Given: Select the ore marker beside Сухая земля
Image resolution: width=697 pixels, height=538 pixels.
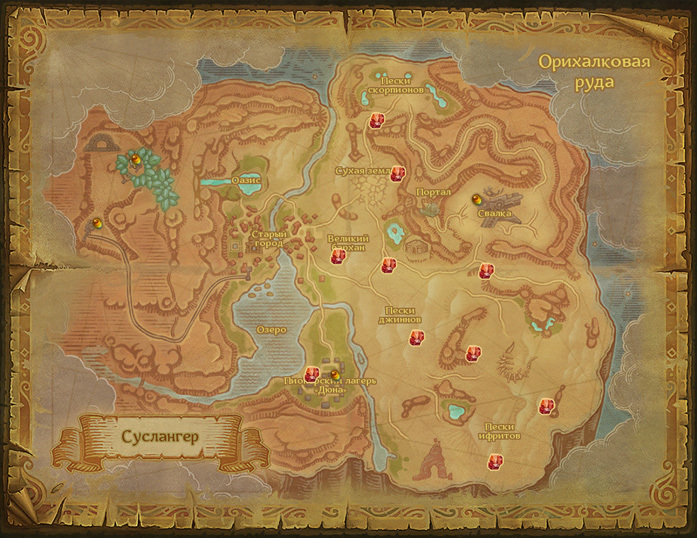Looking at the screenshot, I should (398, 174).
